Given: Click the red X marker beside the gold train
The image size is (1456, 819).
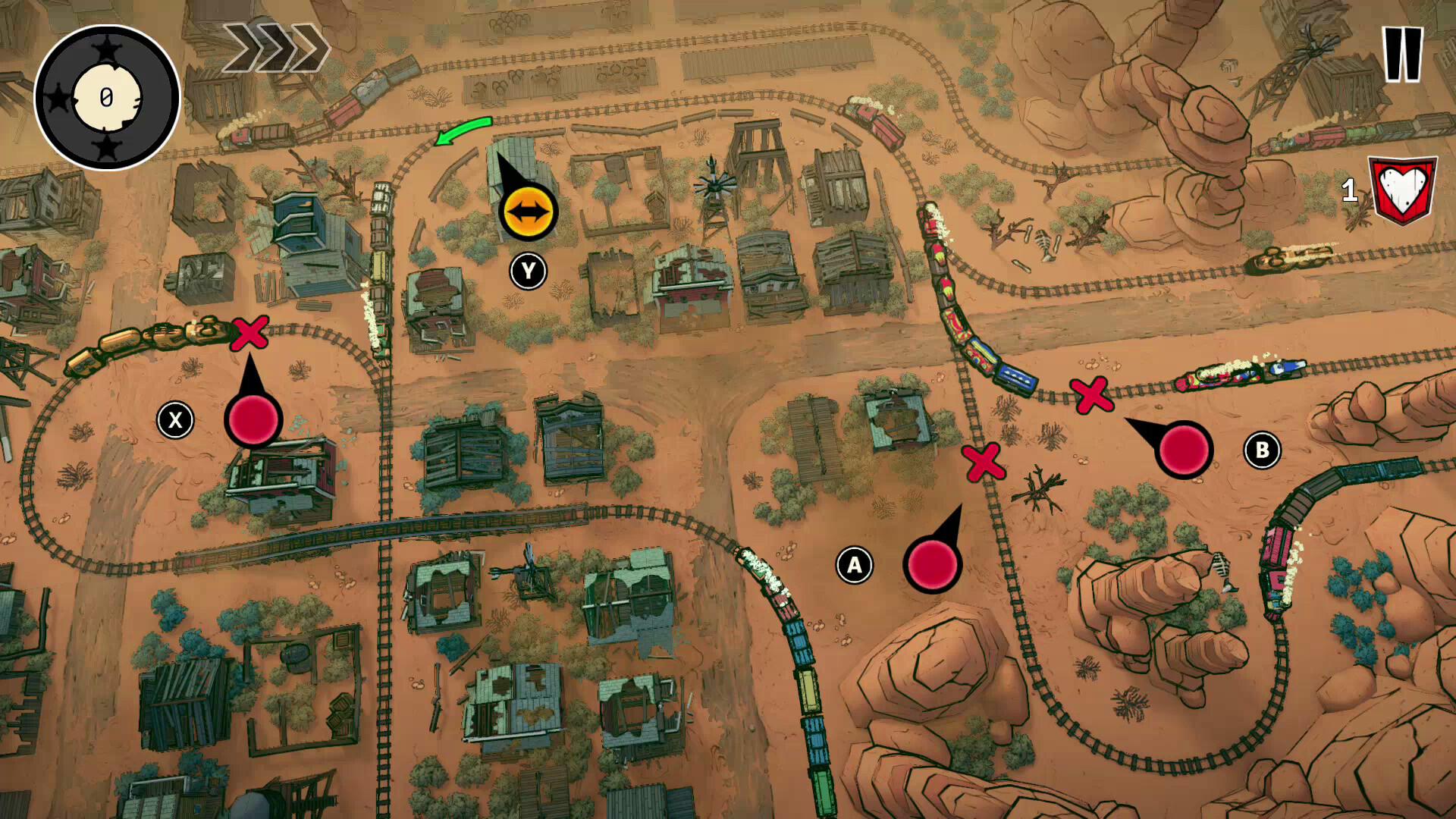Looking at the screenshot, I should tap(249, 332).
